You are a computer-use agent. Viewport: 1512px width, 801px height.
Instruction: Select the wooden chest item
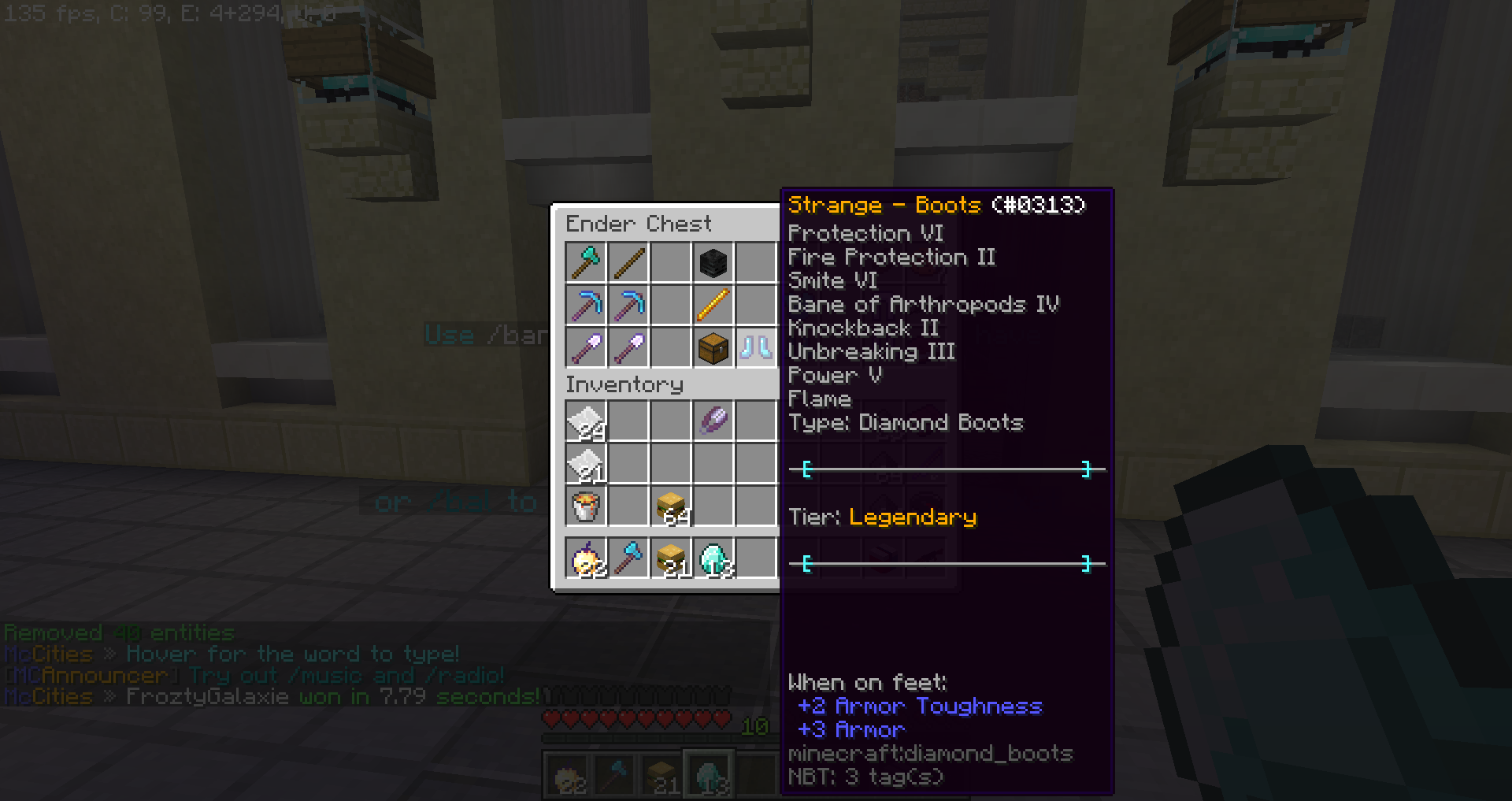point(713,347)
